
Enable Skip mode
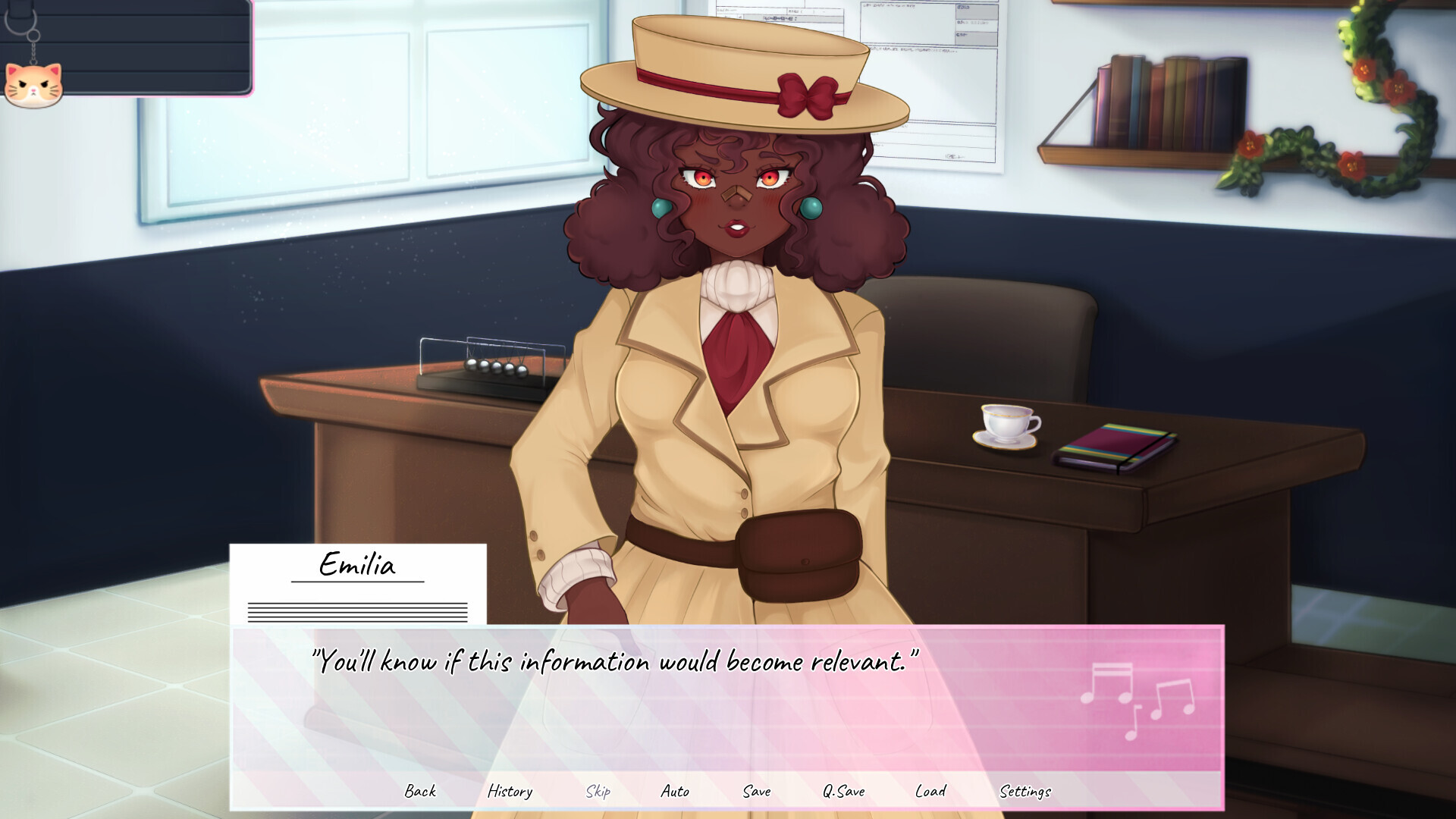pos(598,791)
